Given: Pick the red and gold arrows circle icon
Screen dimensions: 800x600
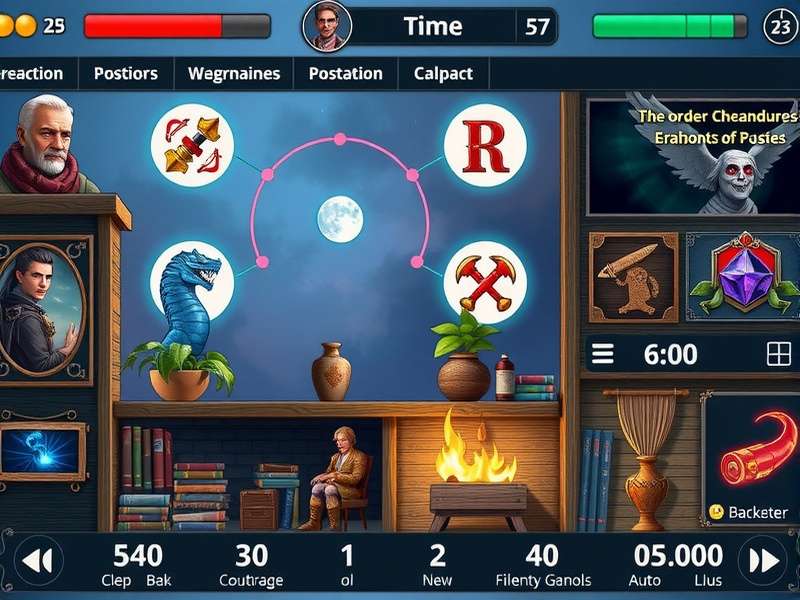Looking at the screenshot, I should [192, 146].
